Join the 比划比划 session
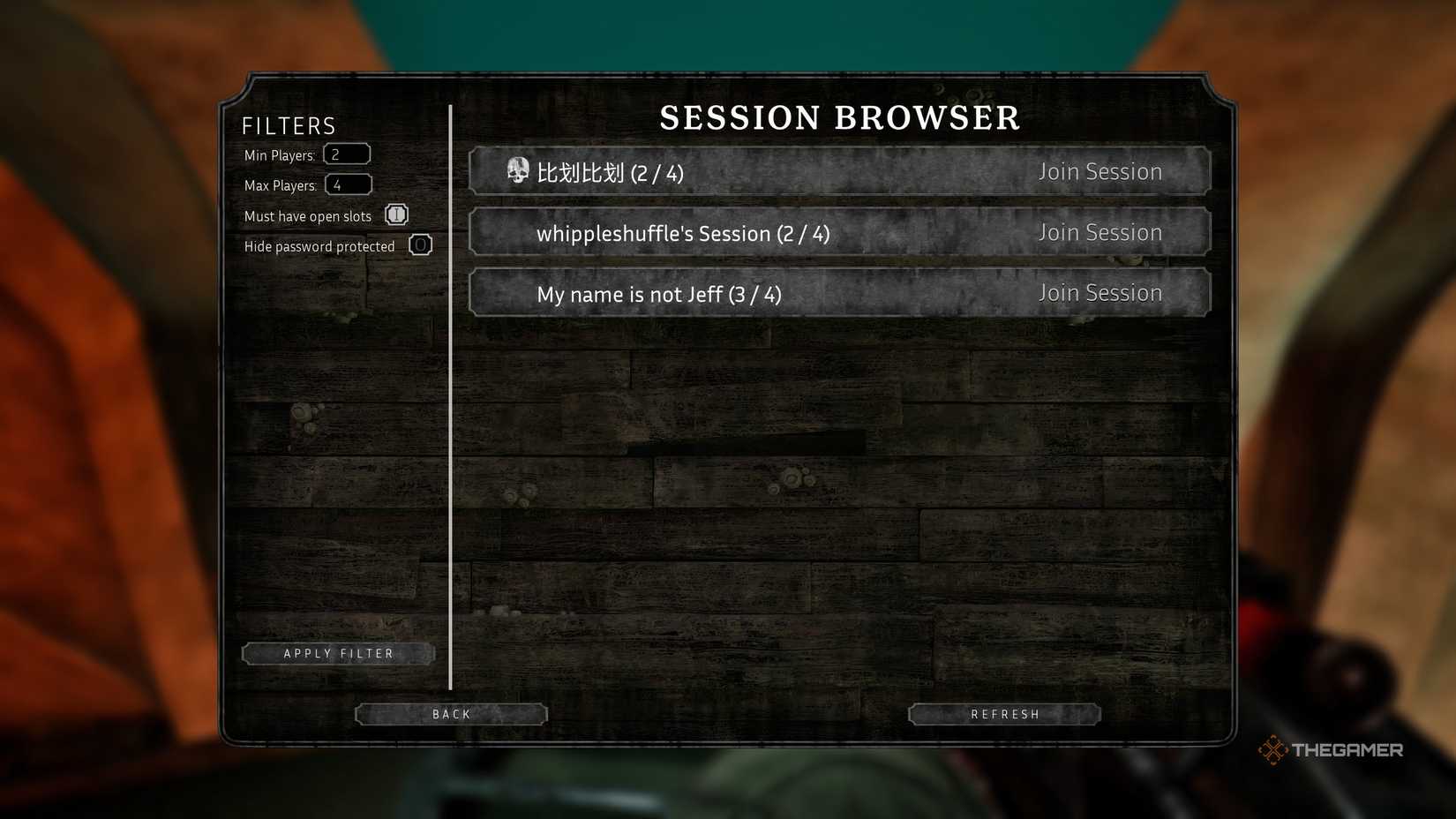The height and width of the screenshot is (819, 1456). coord(1100,171)
